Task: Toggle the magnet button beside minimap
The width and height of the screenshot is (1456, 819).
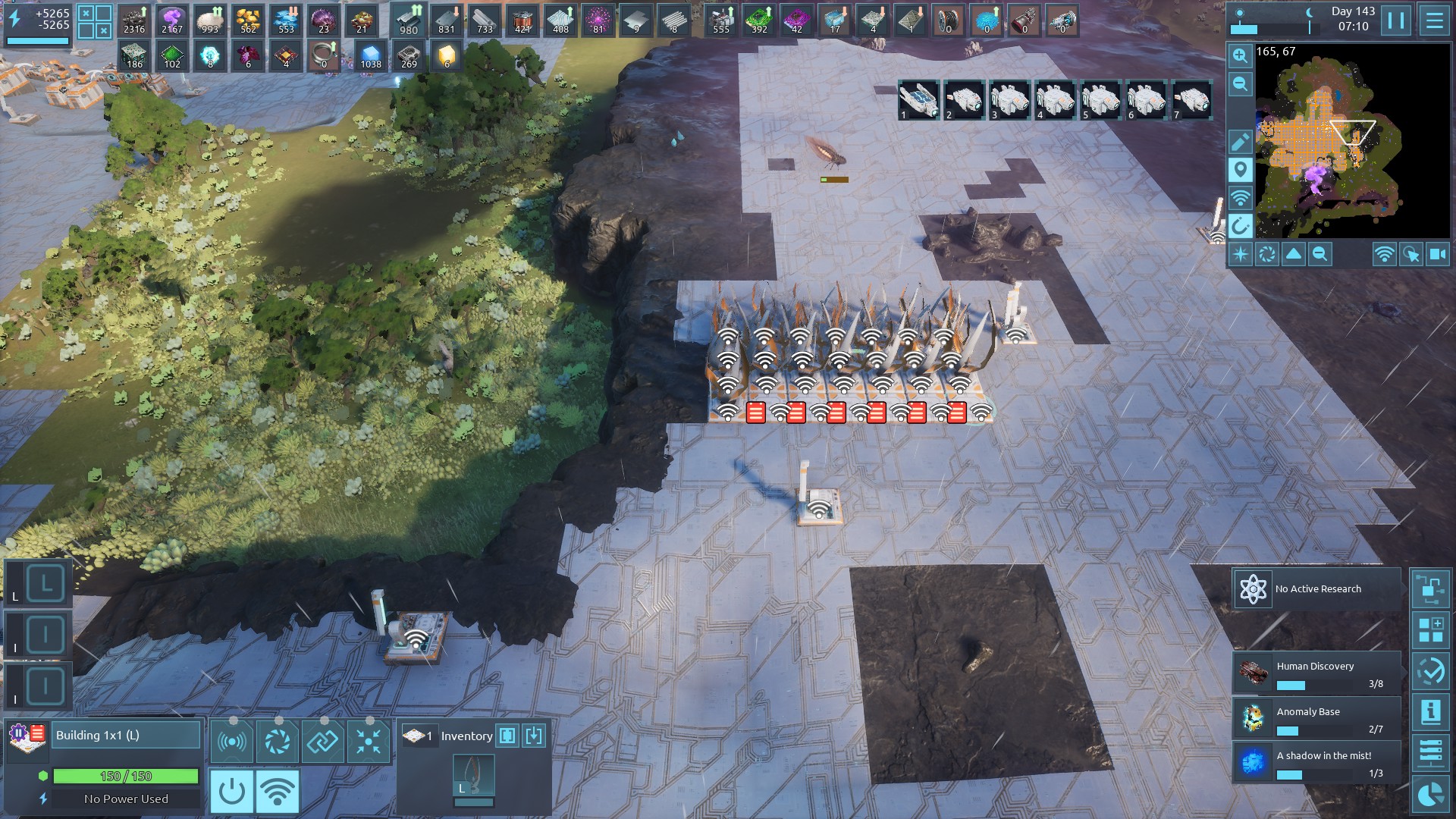Action: click(x=1241, y=226)
